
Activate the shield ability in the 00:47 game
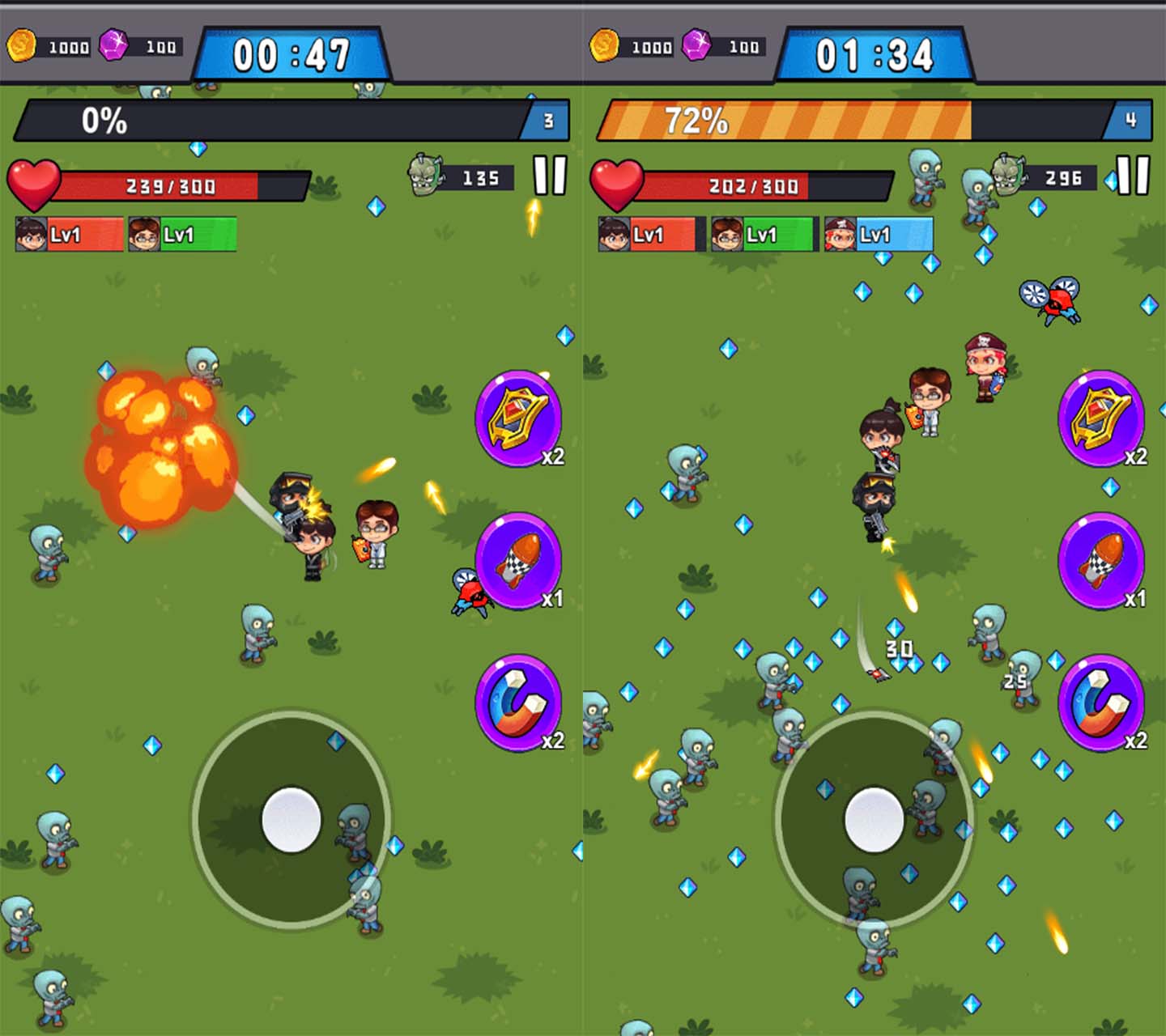click(x=518, y=418)
